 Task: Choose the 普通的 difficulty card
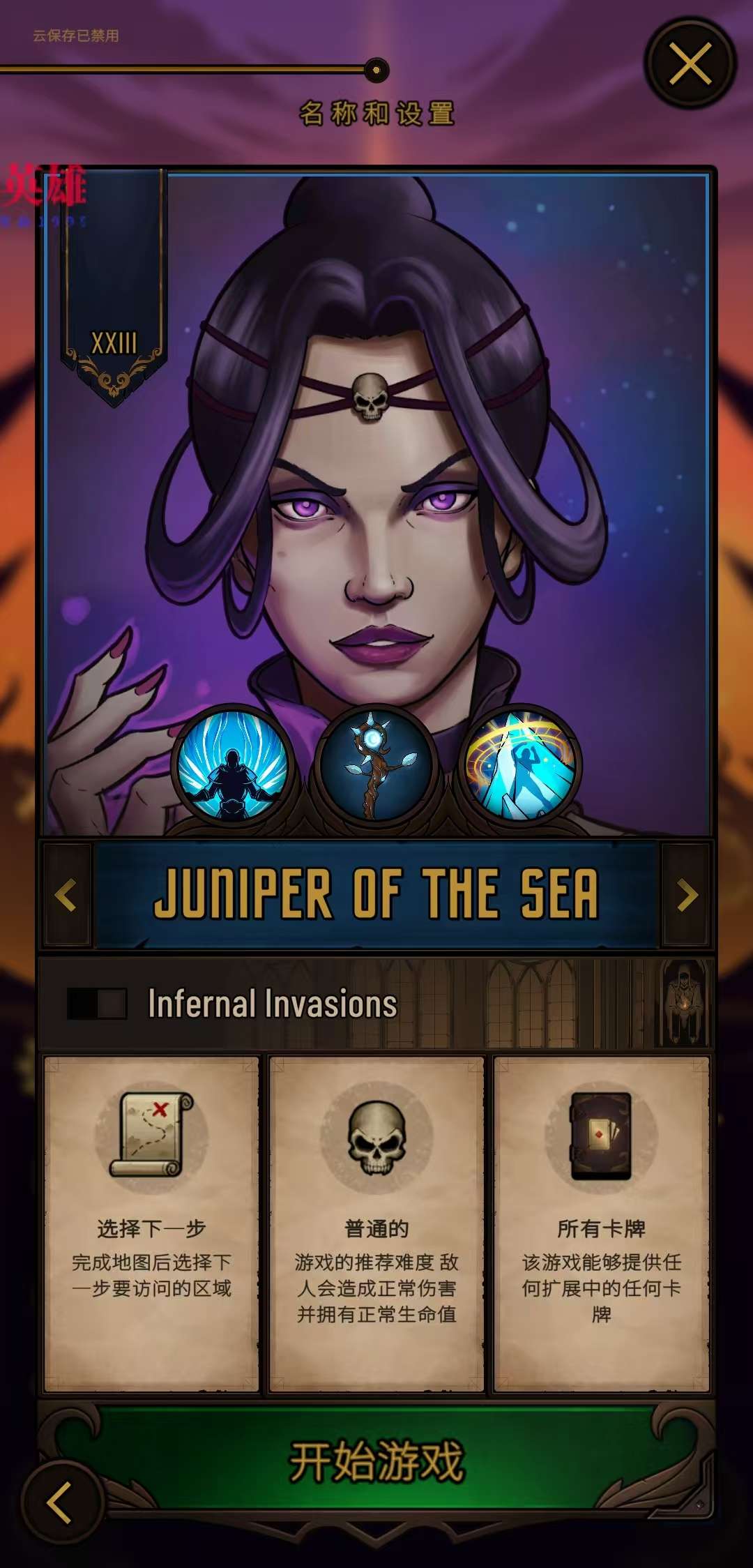pos(376,1223)
